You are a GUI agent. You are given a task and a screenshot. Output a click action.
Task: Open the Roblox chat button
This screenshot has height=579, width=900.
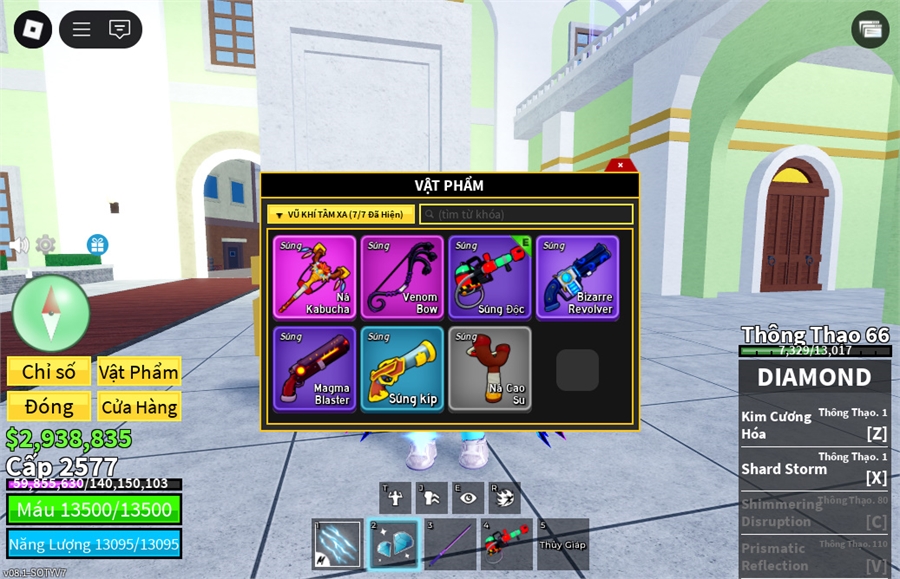pyautogui.click(x=120, y=29)
